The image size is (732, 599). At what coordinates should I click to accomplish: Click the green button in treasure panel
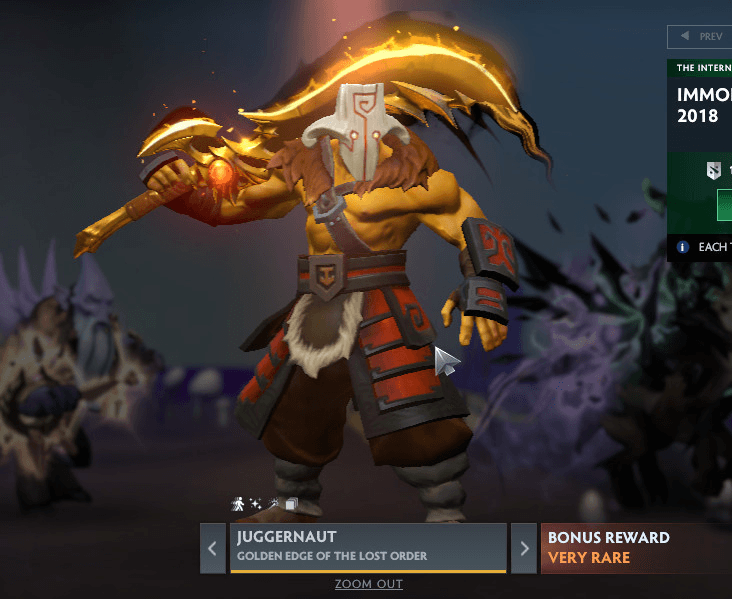pyautogui.click(x=724, y=207)
